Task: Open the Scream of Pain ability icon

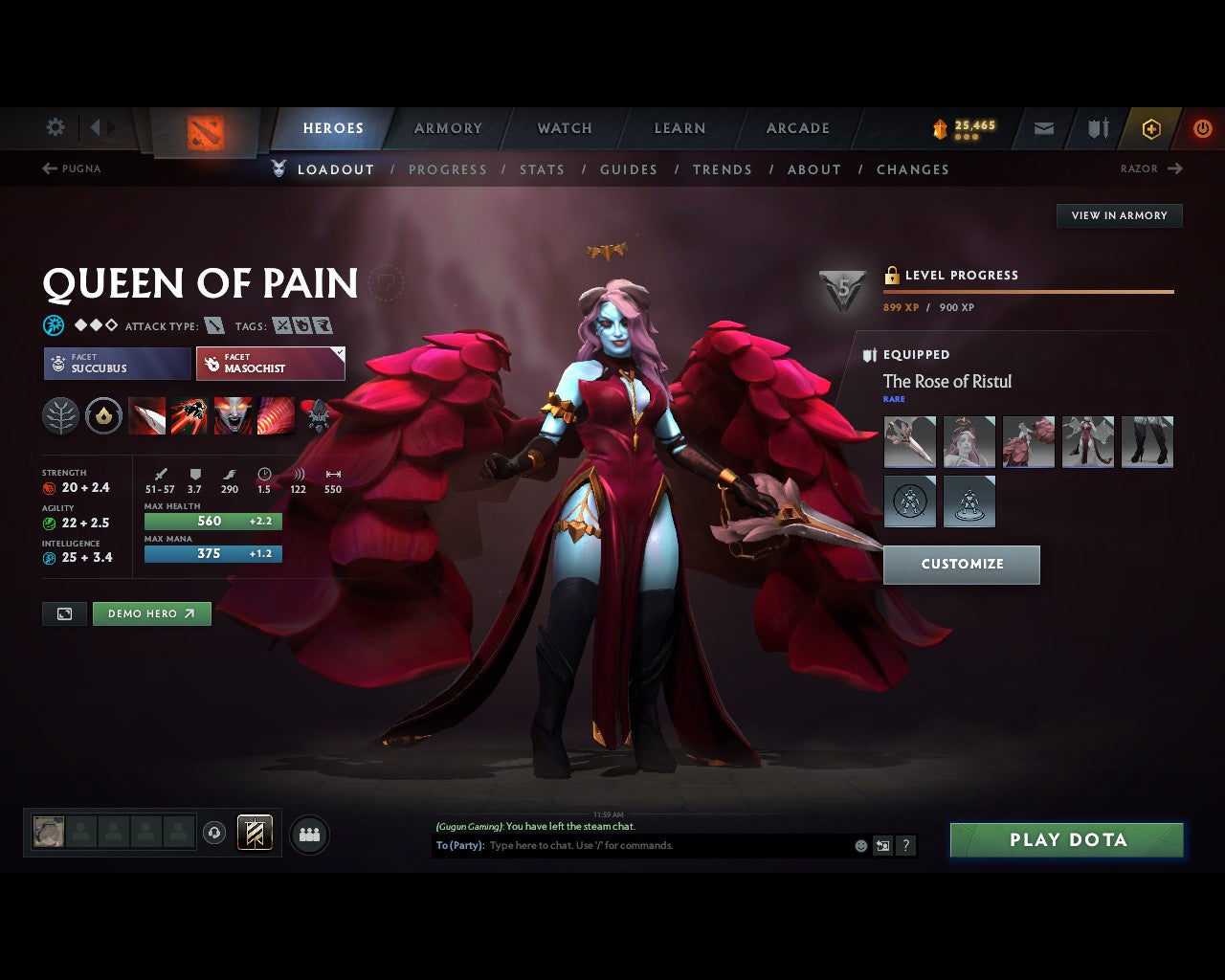Action: pos(234,415)
